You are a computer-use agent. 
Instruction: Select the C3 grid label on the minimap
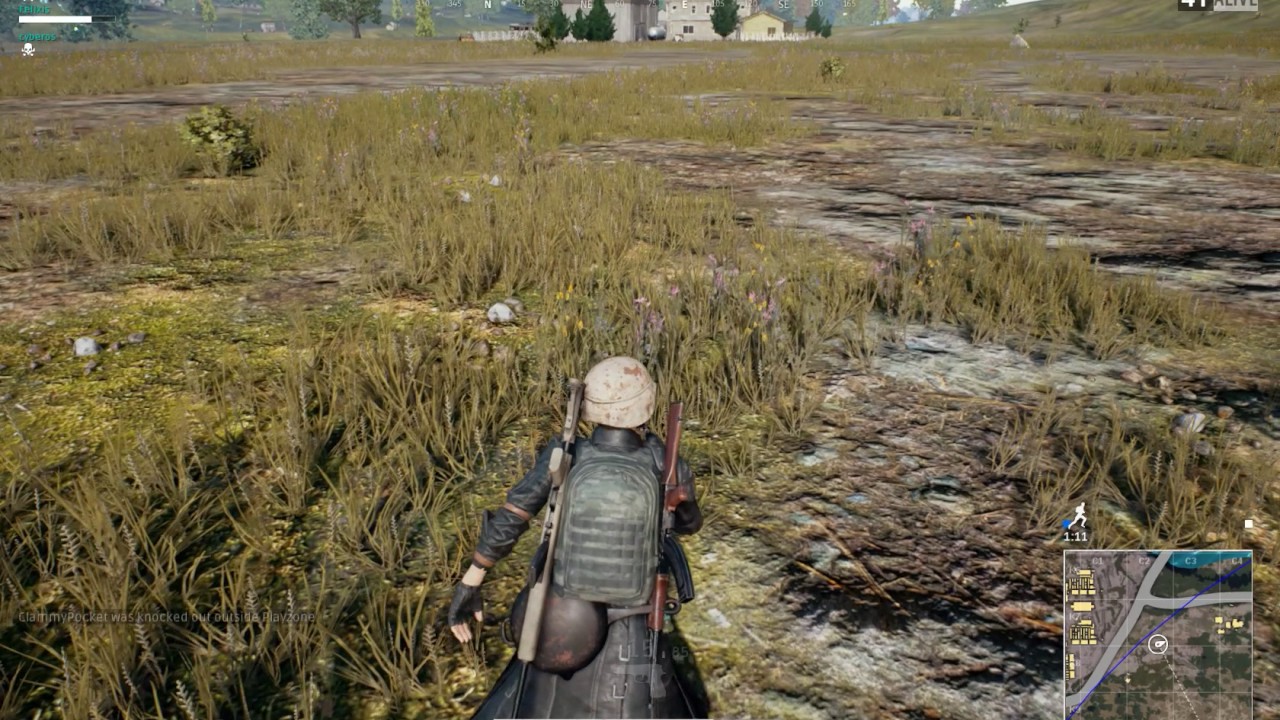(x=1190, y=561)
